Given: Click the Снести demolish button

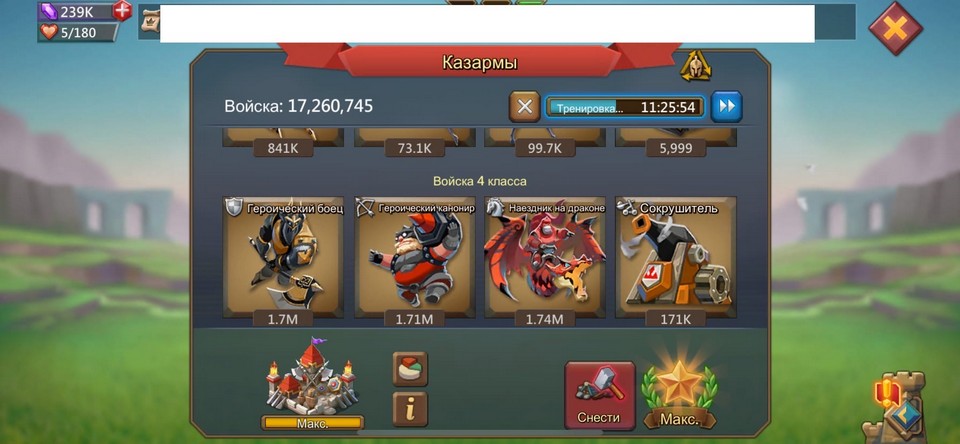Looking at the screenshot, I should pyautogui.click(x=599, y=395).
